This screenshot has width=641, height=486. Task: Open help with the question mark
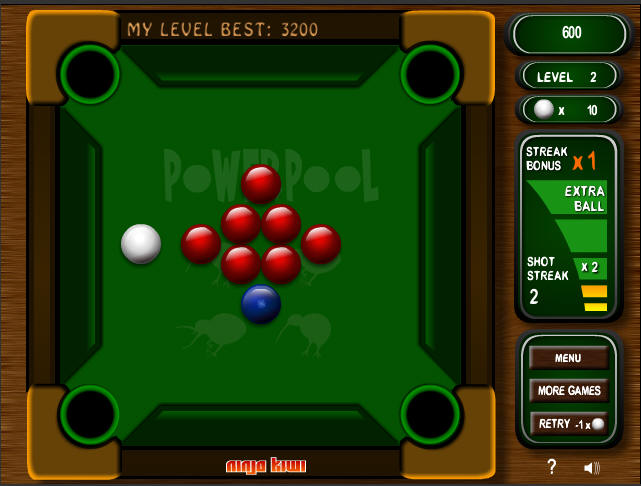point(551,467)
